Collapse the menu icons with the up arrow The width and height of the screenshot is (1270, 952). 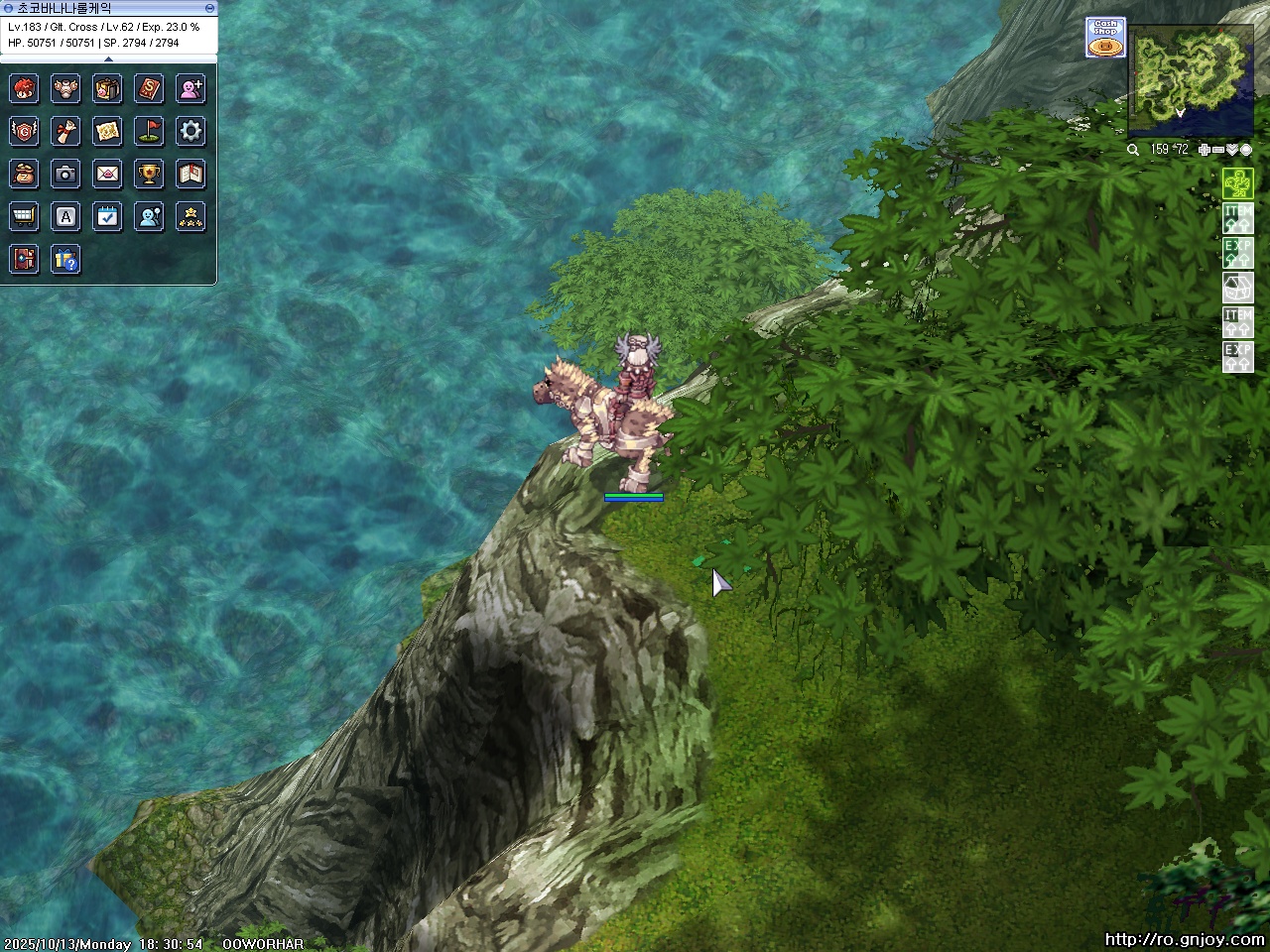pos(108,59)
